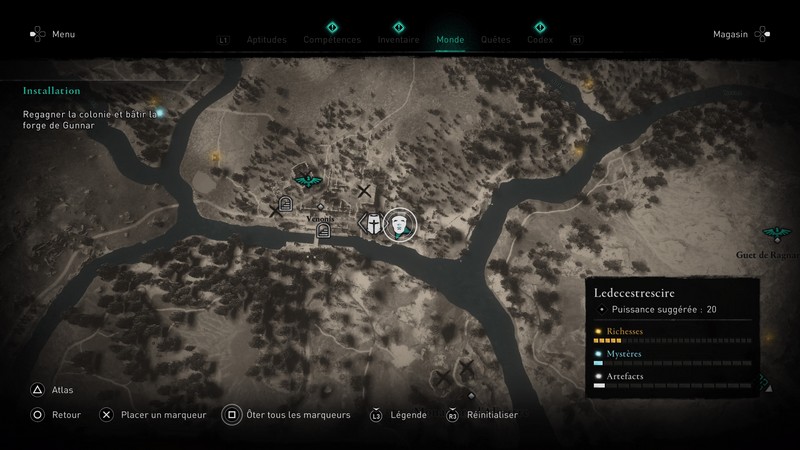The height and width of the screenshot is (450, 800).
Task: Select the teal raven synchronization point near Venonis
Action: click(306, 181)
